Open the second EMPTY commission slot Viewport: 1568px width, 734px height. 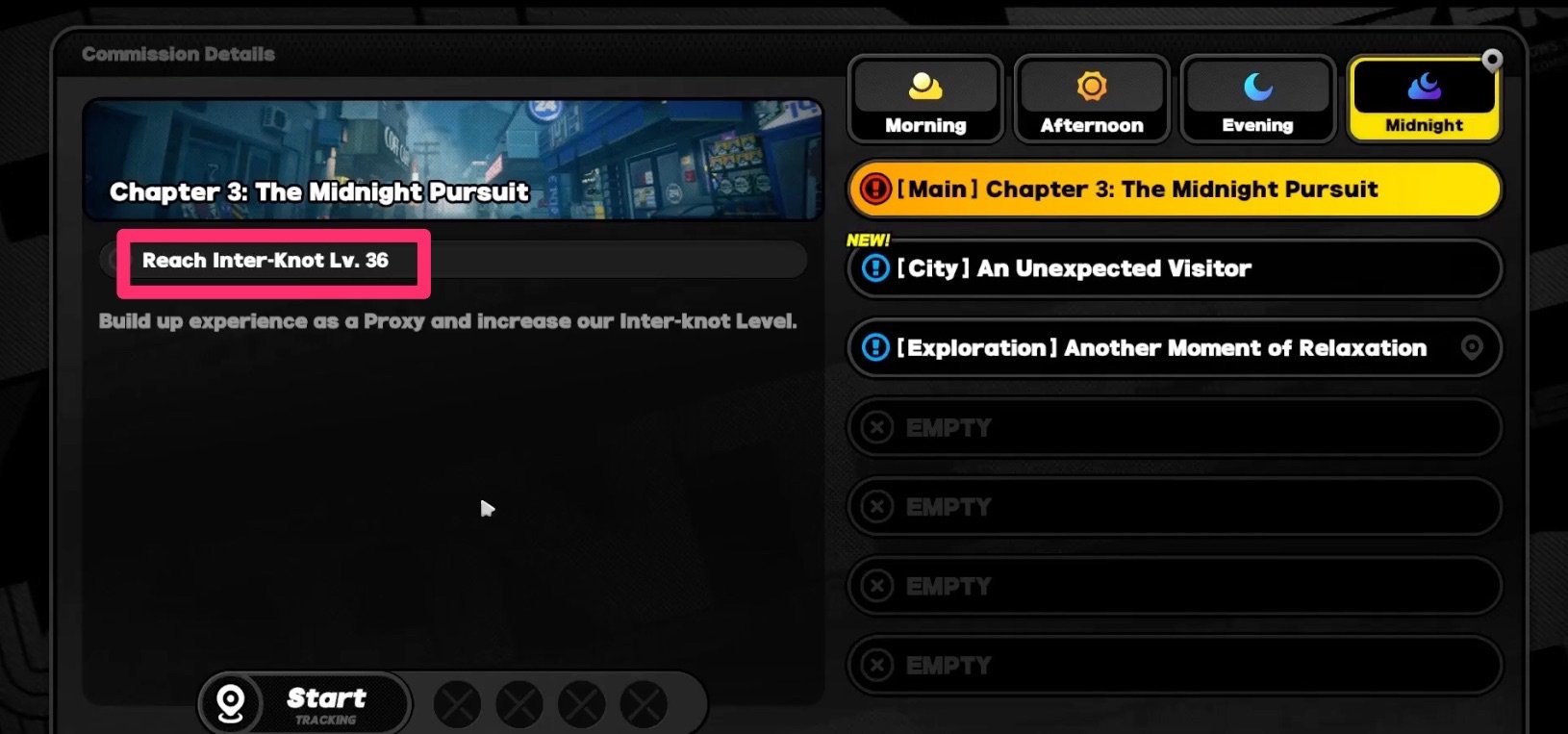[x=1174, y=507]
